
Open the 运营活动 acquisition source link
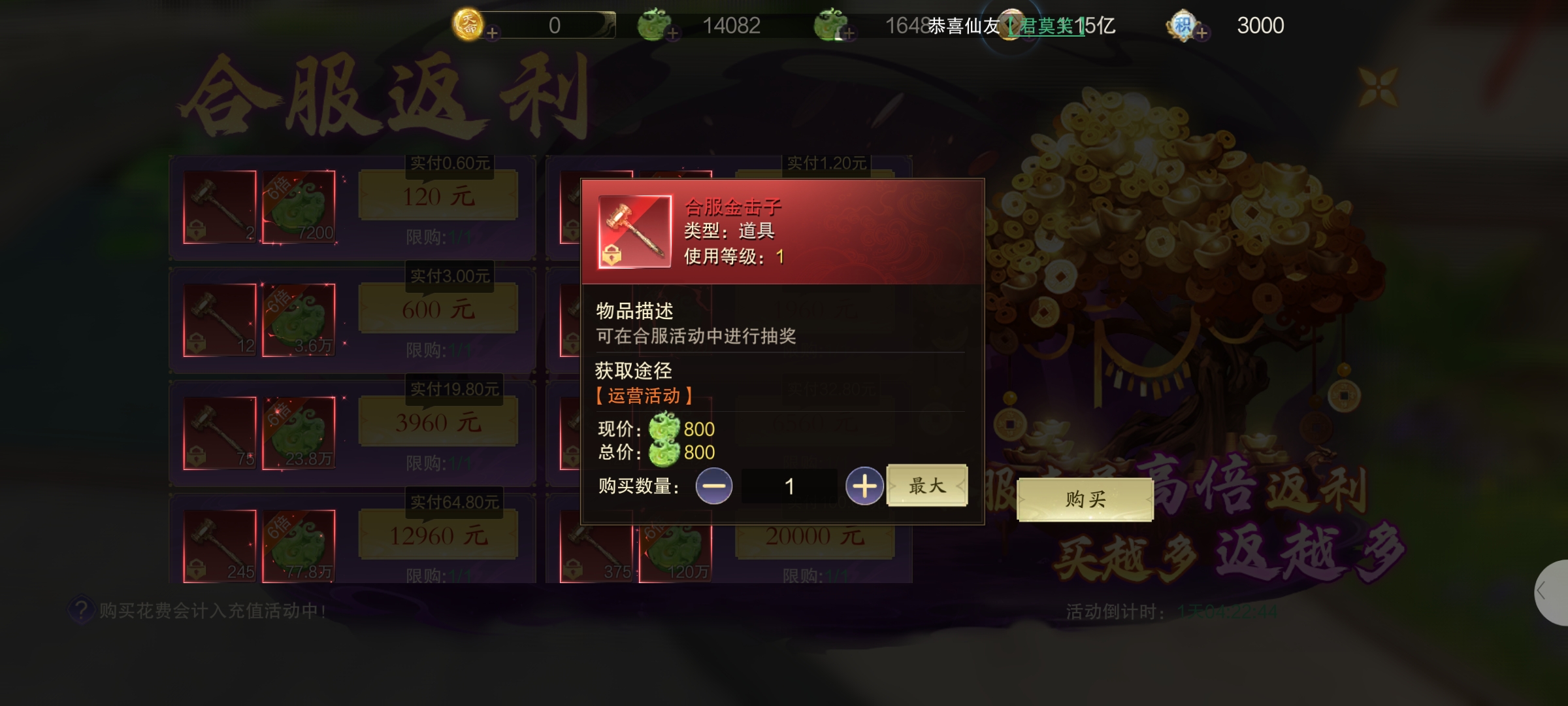(x=644, y=396)
